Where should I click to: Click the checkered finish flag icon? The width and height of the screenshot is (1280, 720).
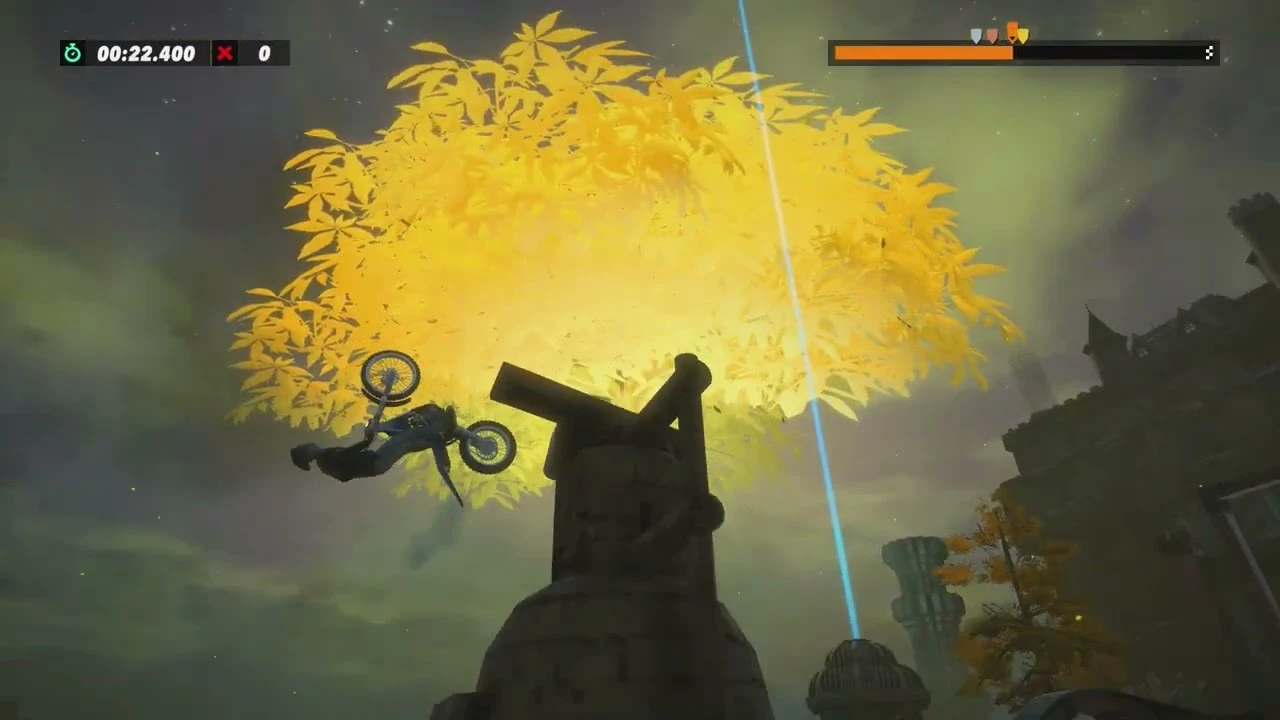pos(1209,52)
